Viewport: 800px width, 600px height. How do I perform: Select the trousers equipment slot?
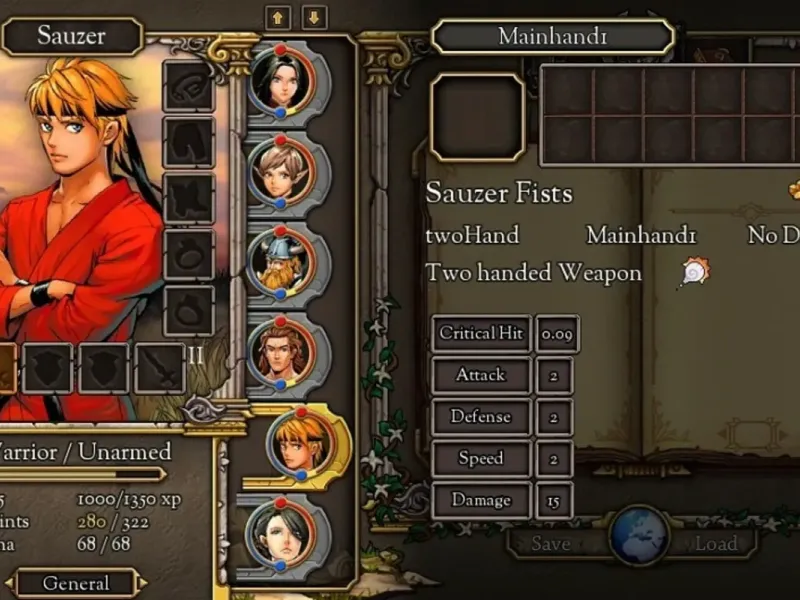click(188, 141)
